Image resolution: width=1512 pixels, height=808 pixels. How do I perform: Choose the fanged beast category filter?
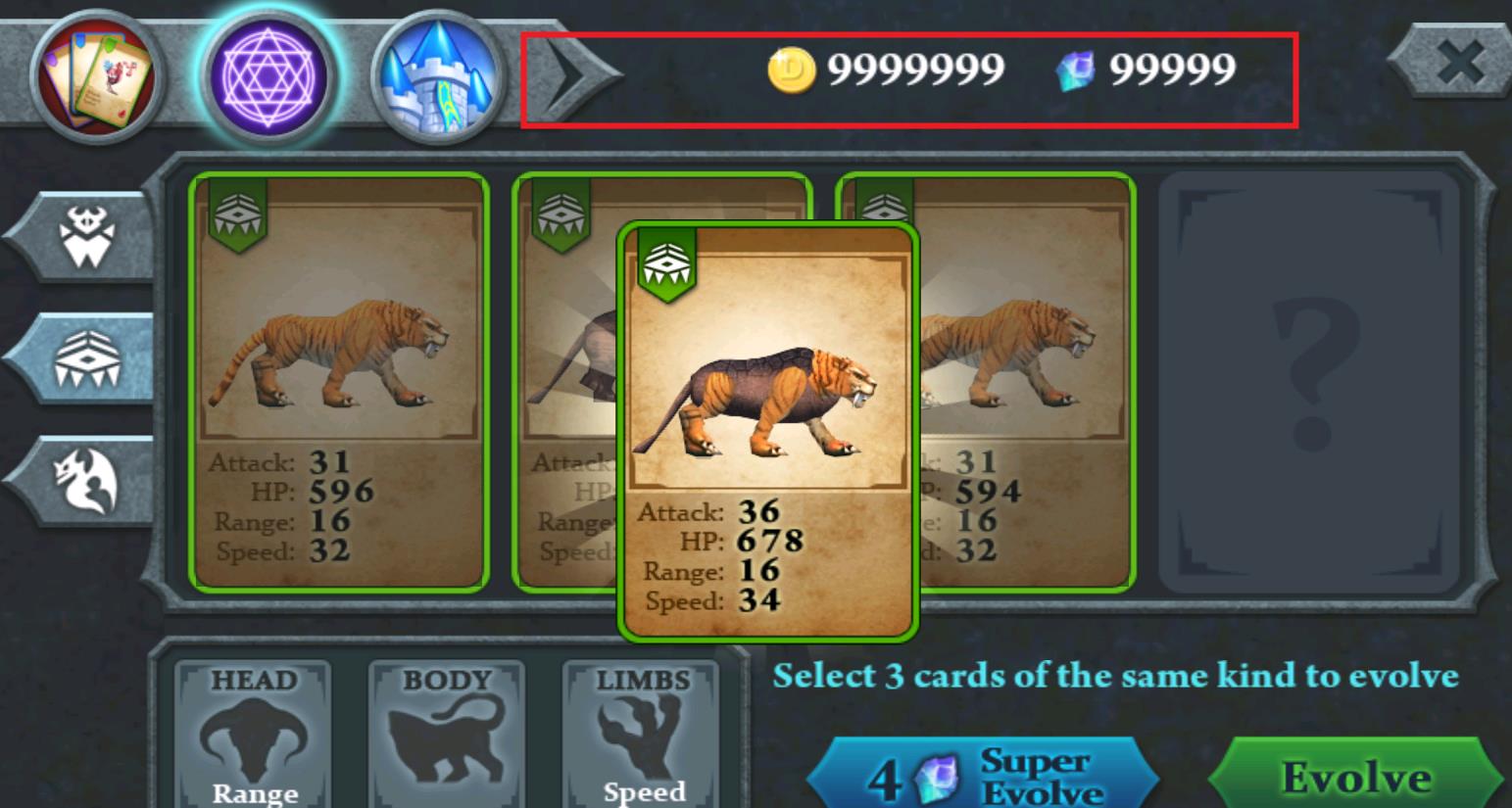coord(86,358)
